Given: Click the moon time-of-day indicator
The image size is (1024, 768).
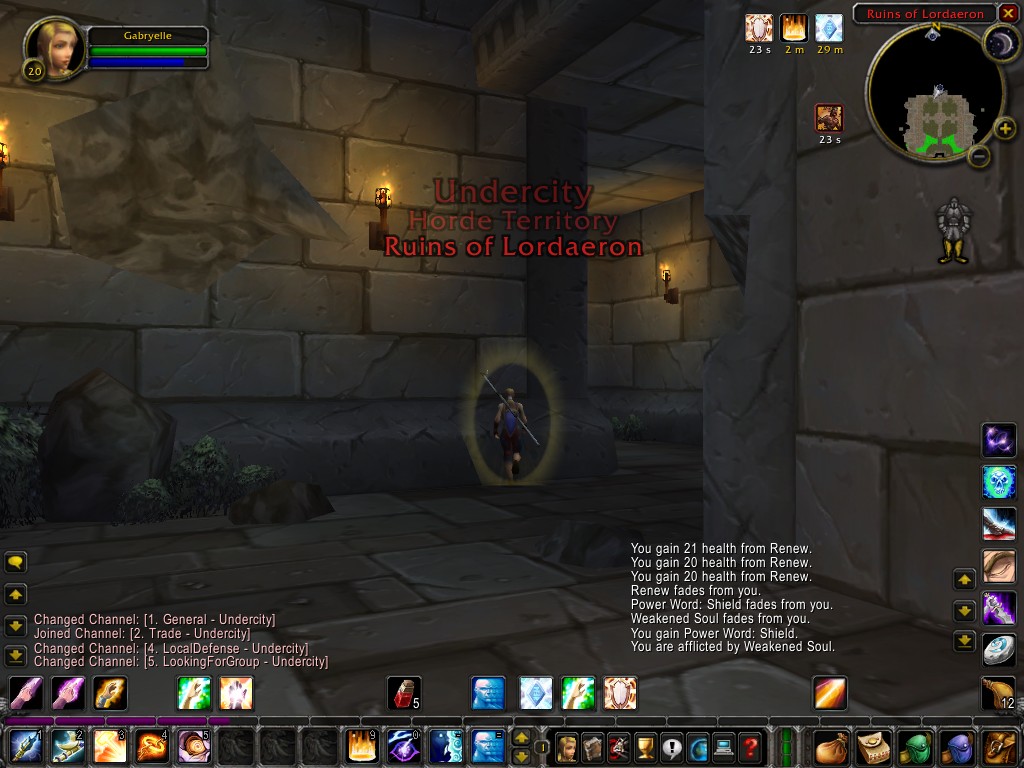Looking at the screenshot, I should pyautogui.click(x=998, y=43).
